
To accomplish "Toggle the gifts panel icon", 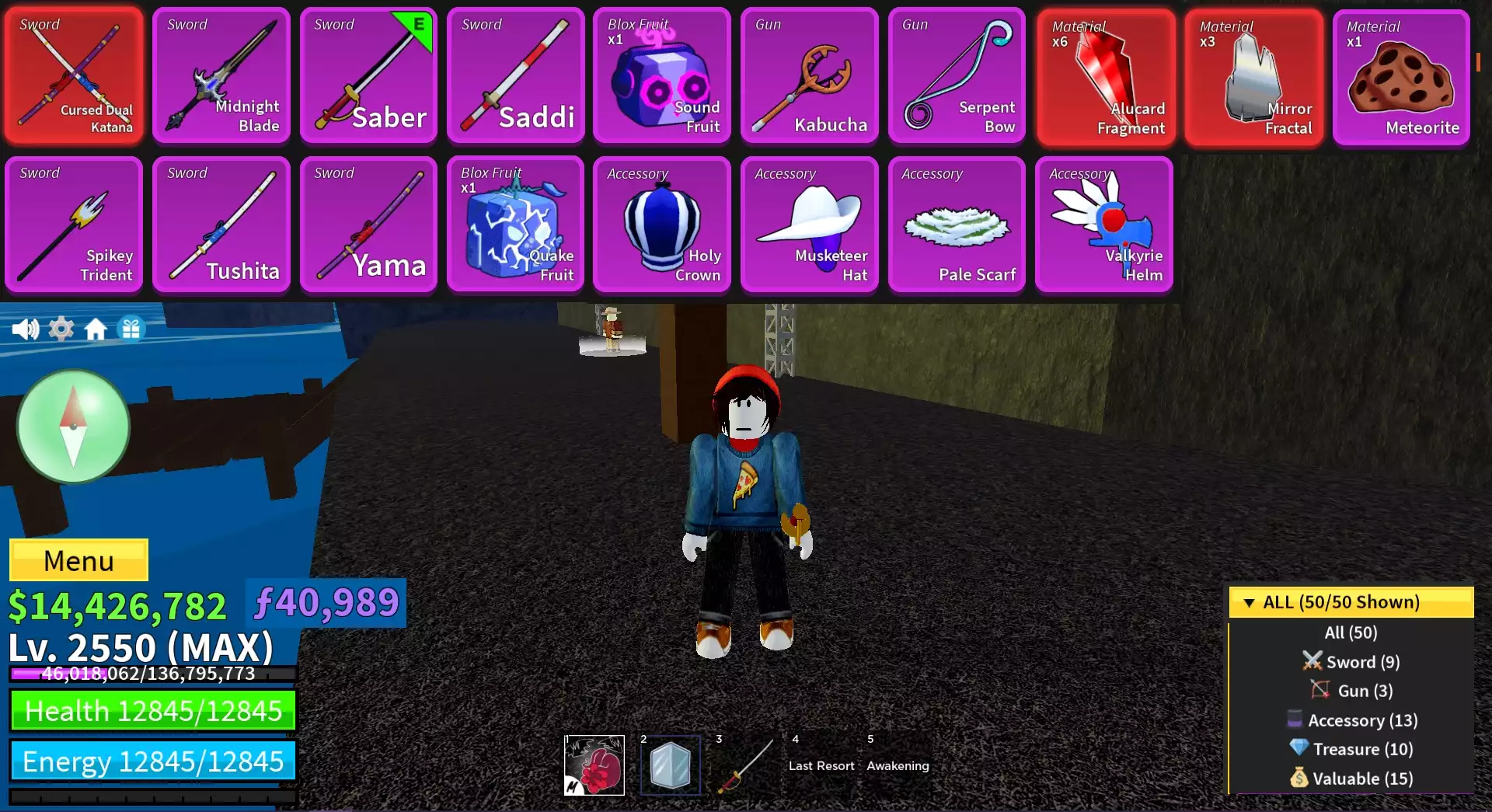I will coord(131,329).
